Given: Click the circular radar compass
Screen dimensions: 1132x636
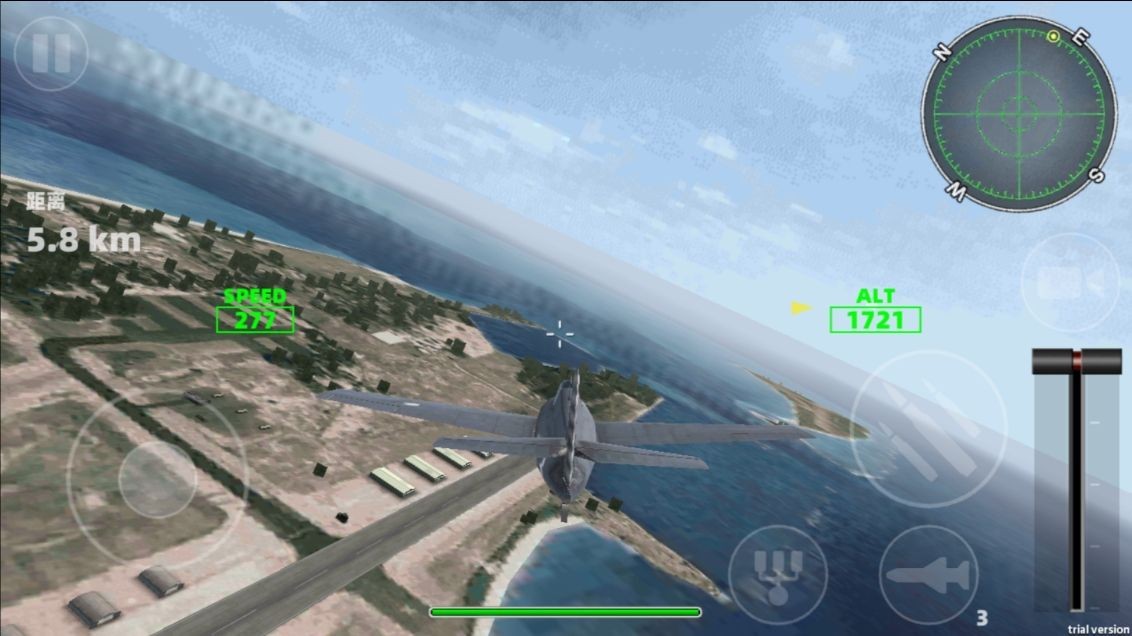Looking at the screenshot, I should click(1019, 111).
